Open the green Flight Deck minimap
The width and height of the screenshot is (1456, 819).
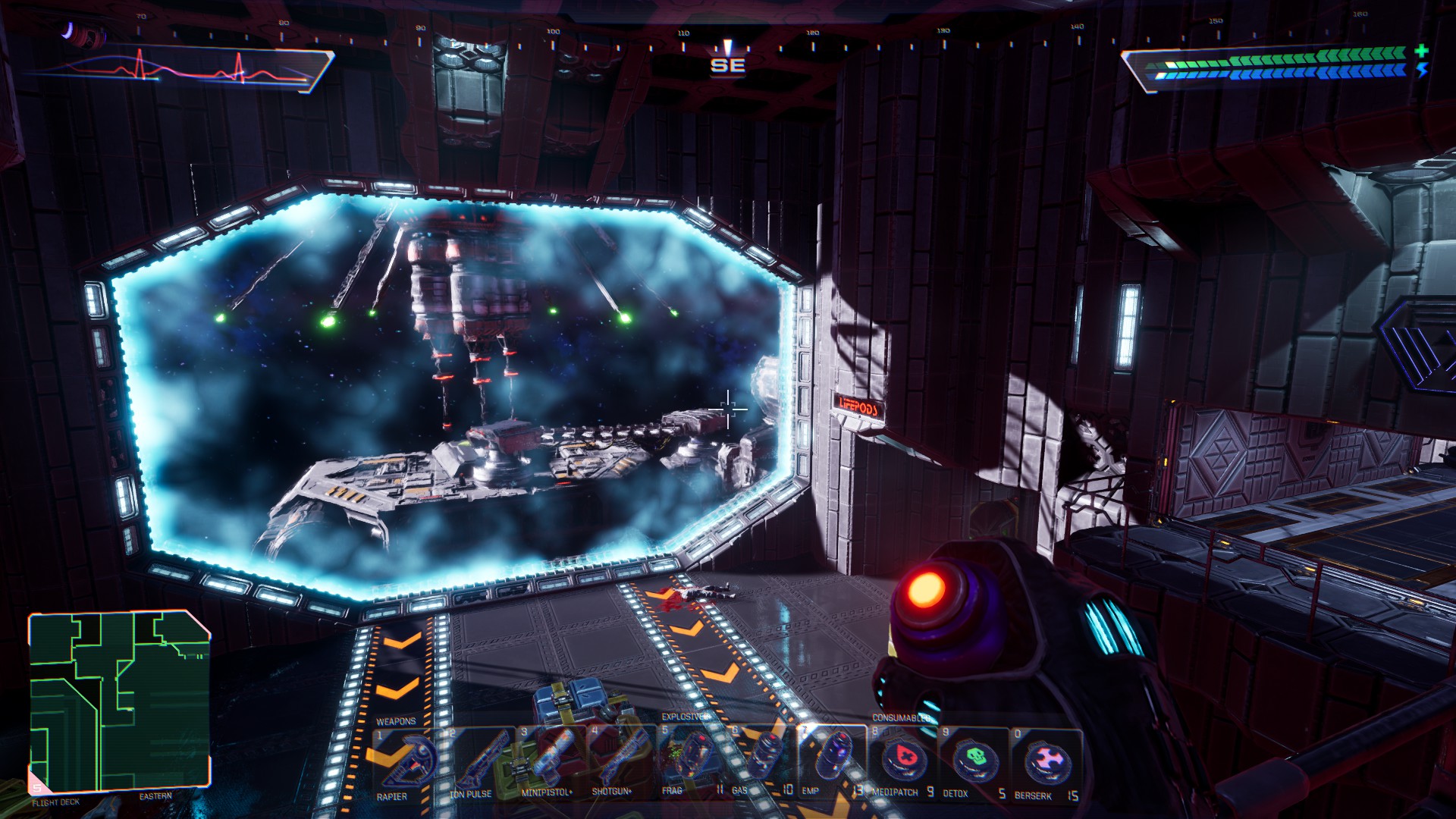coord(119,701)
